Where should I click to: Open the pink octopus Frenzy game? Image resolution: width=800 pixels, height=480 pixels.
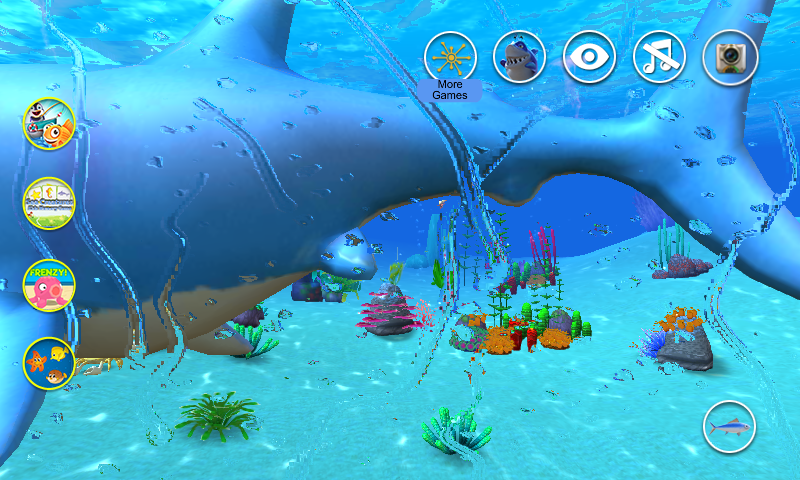pos(50,285)
